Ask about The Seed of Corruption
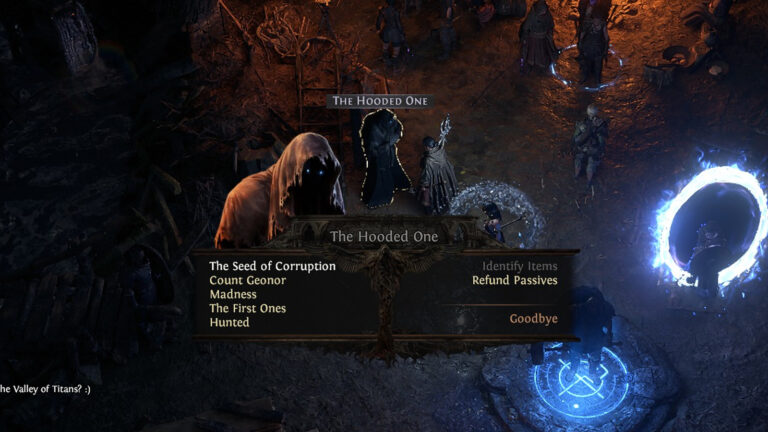This screenshot has width=768, height=432. (272, 266)
